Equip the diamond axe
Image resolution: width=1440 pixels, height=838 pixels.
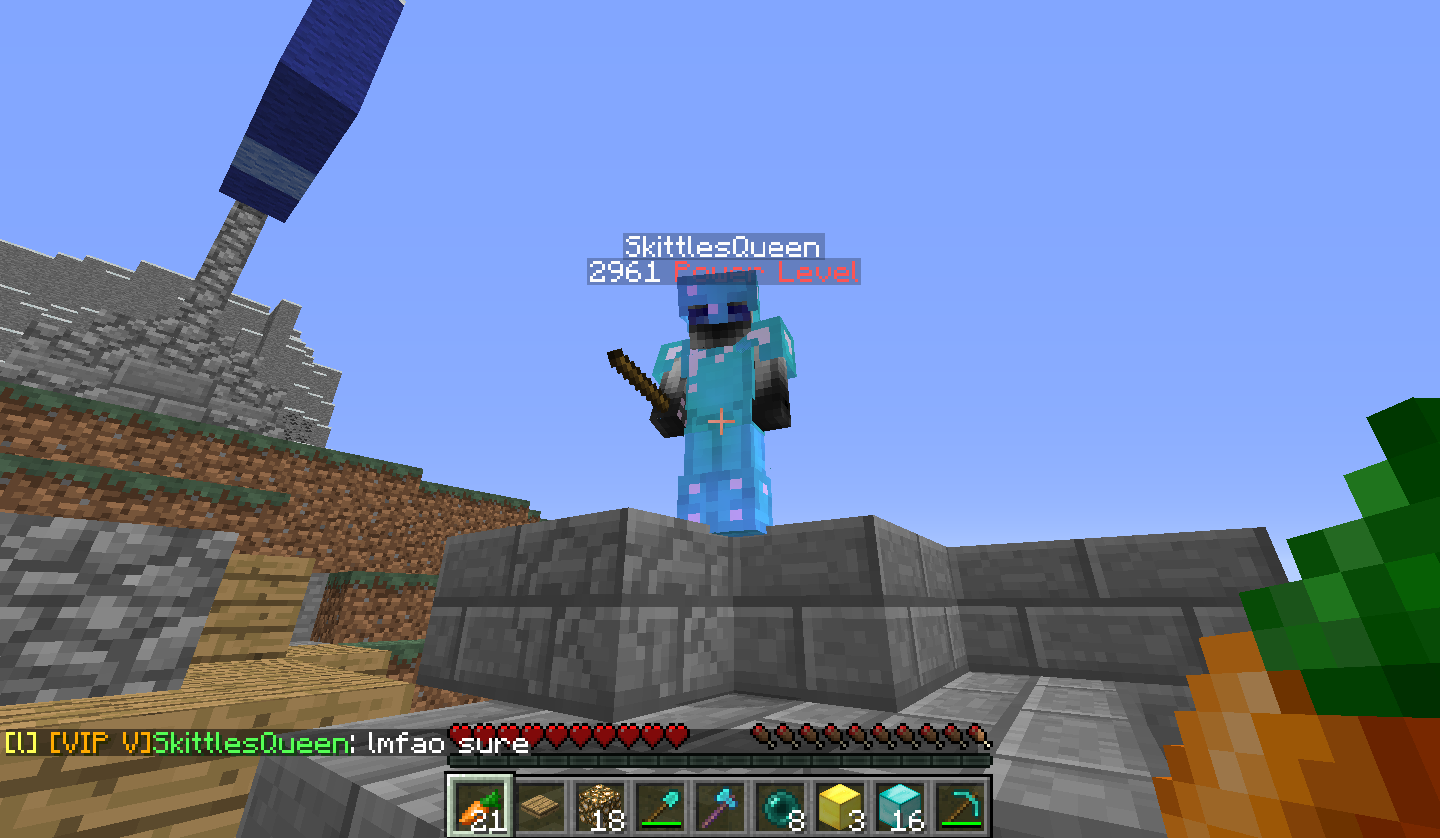[720, 806]
